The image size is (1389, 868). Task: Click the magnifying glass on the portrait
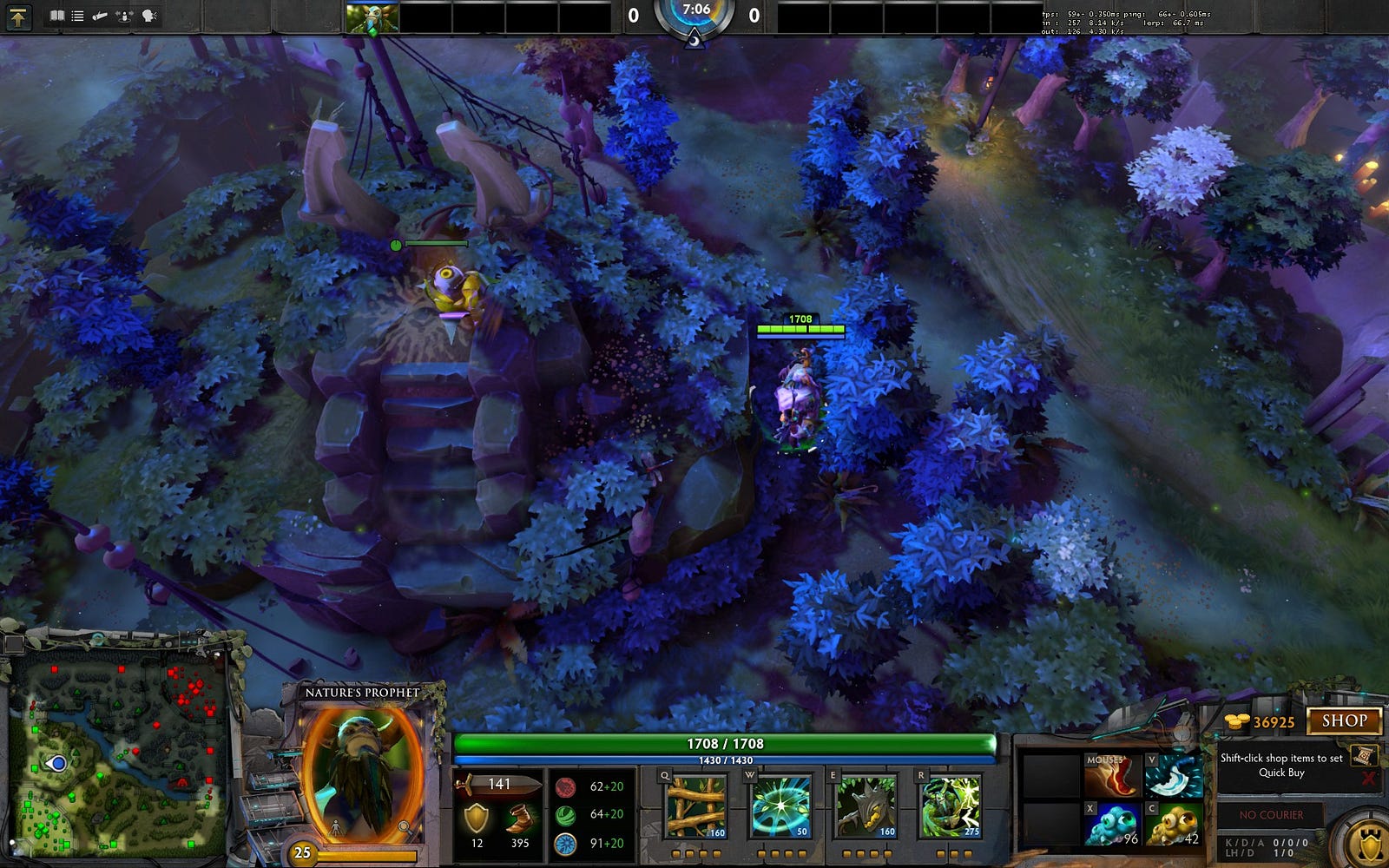point(405,827)
